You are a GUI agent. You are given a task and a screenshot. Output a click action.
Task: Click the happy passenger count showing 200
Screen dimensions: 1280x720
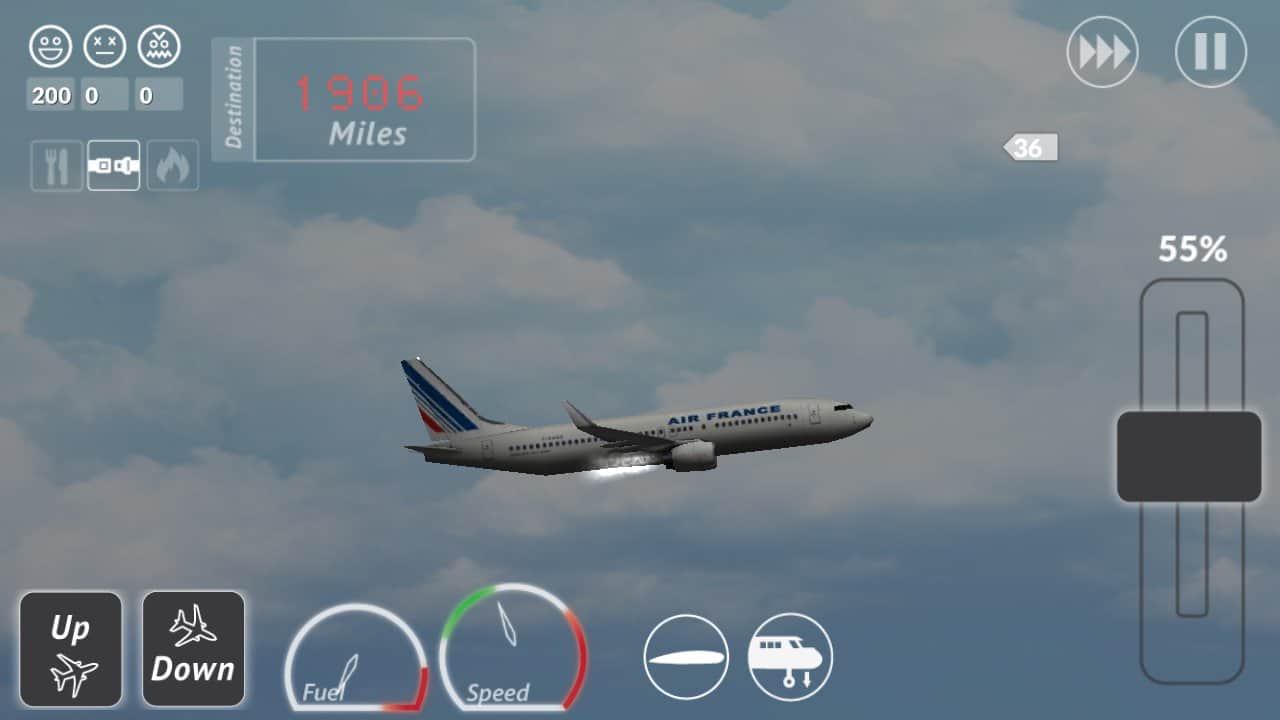tap(48, 96)
